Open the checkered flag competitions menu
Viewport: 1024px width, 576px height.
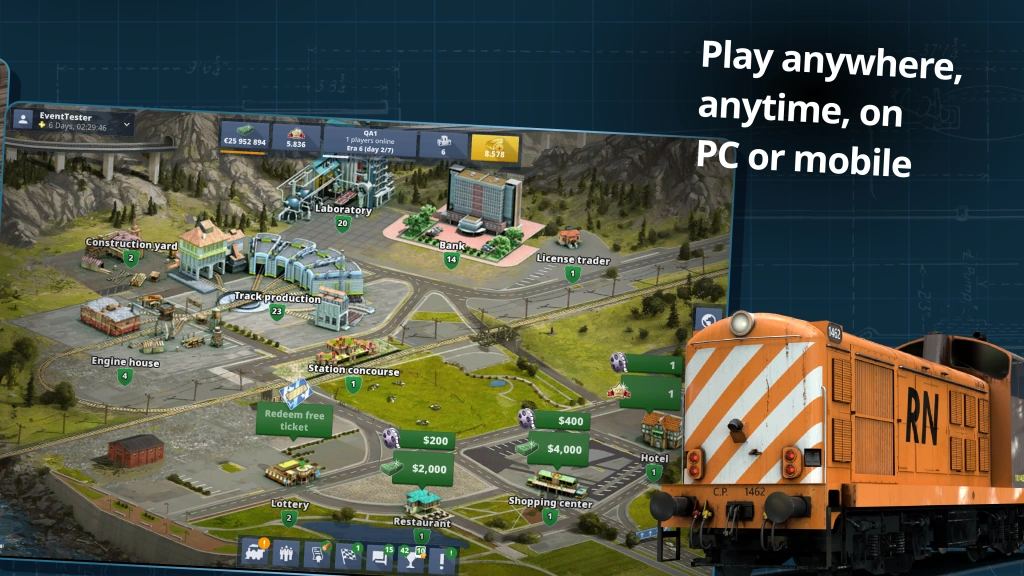(x=349, y=556)
